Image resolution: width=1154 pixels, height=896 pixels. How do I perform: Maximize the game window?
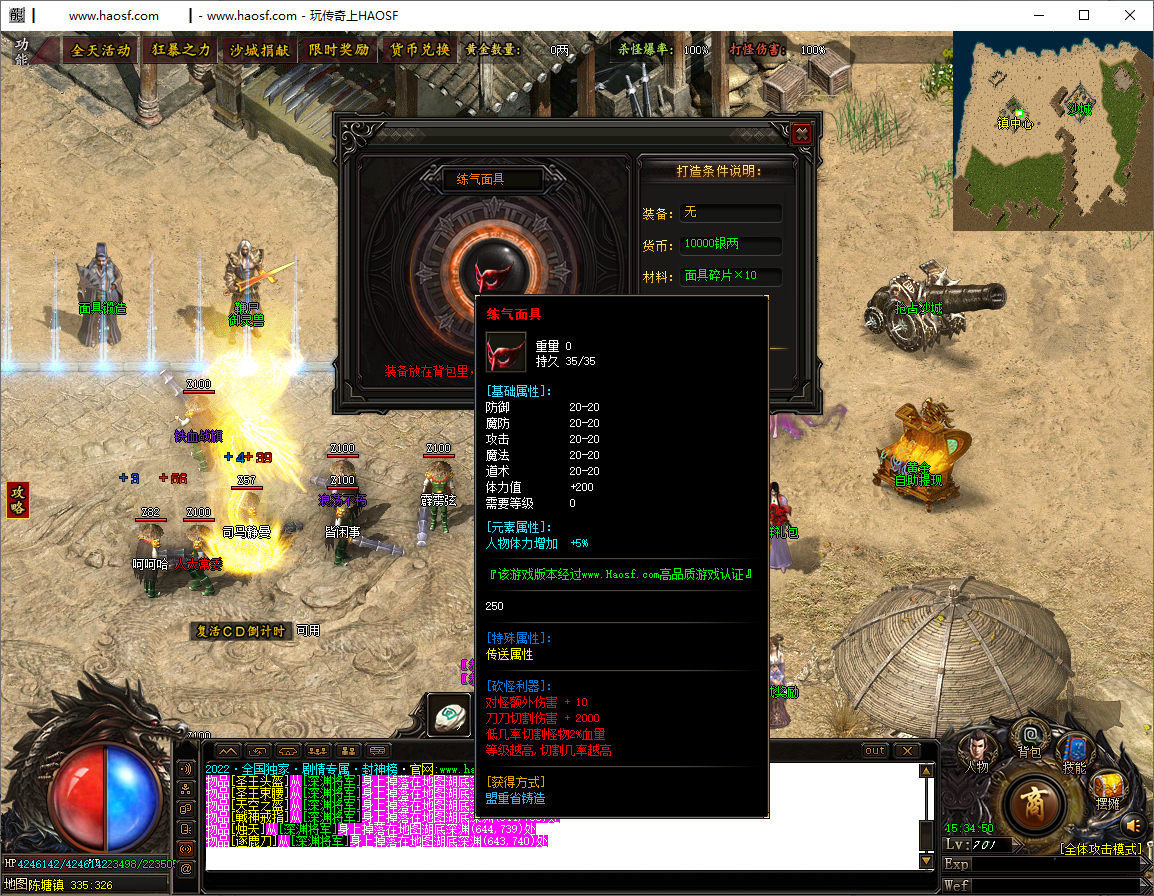click(1084, 15)
